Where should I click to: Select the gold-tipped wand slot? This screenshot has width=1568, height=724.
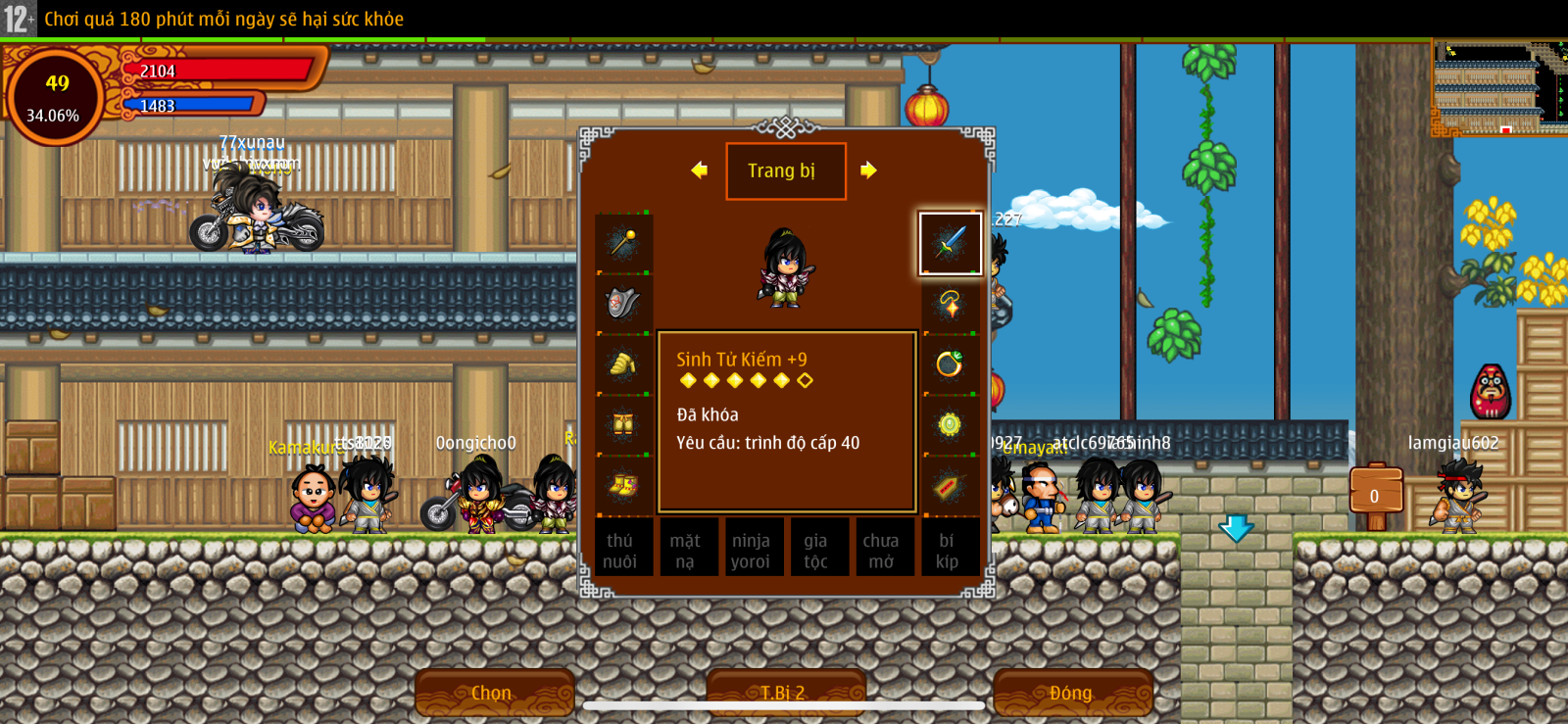[623, 243]
